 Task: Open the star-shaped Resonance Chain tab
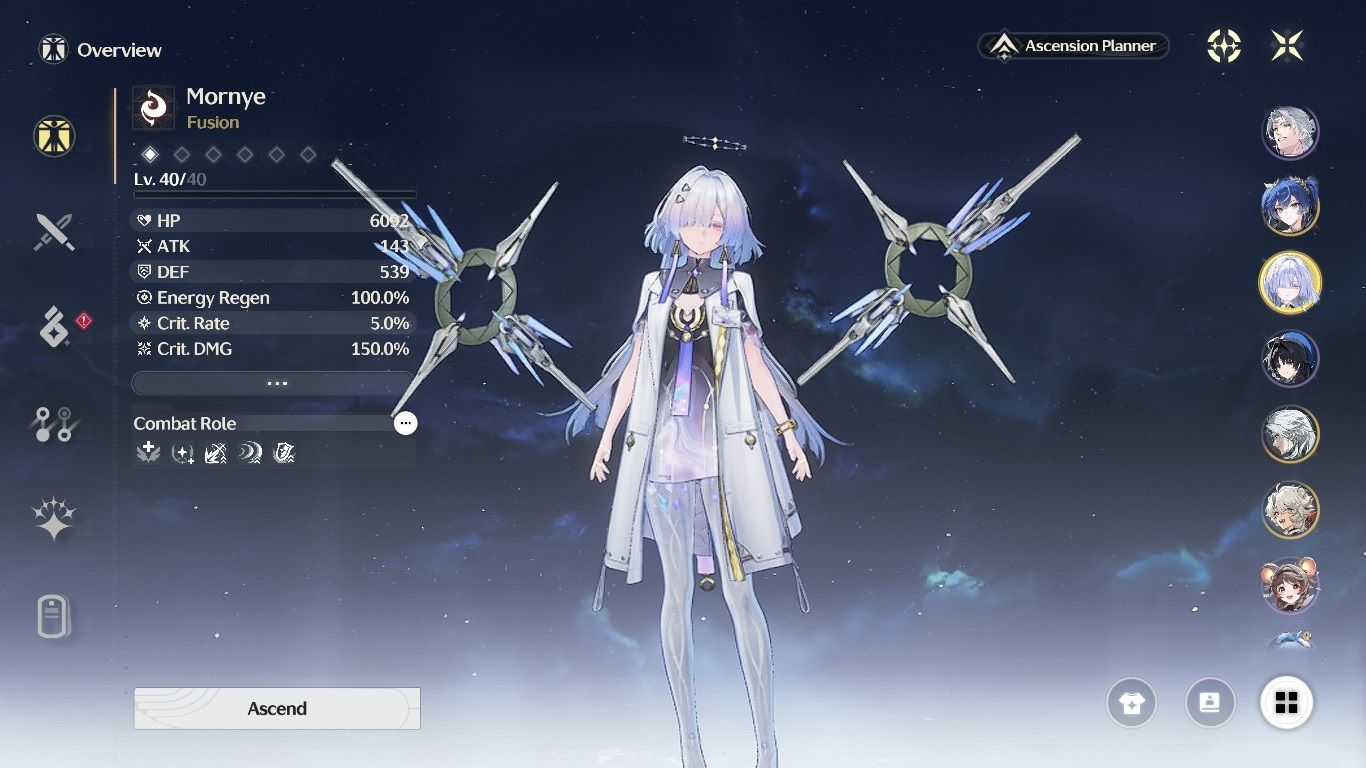pos(54,520)
